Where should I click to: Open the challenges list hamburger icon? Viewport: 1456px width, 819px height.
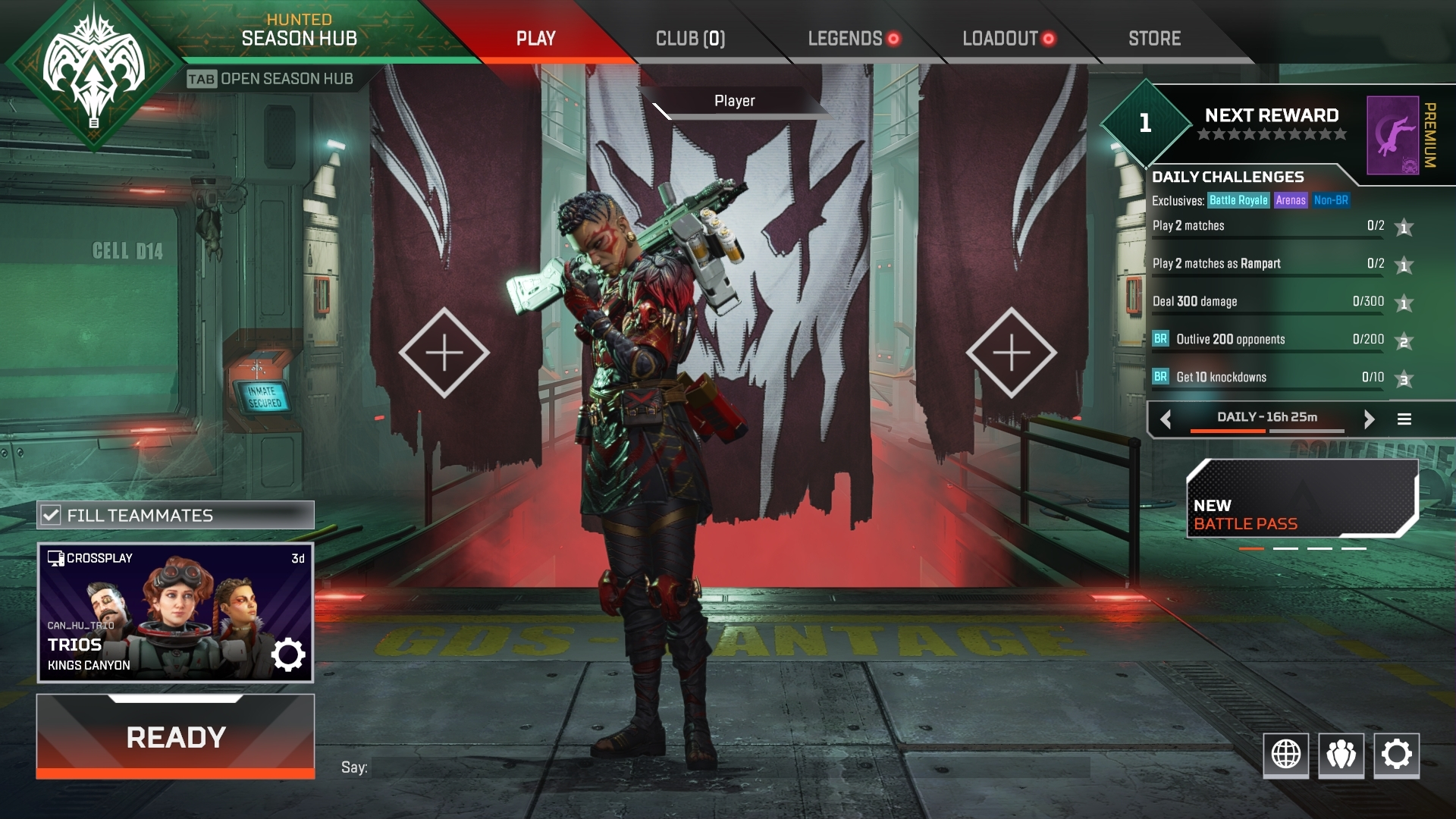tap(1404, 418)
